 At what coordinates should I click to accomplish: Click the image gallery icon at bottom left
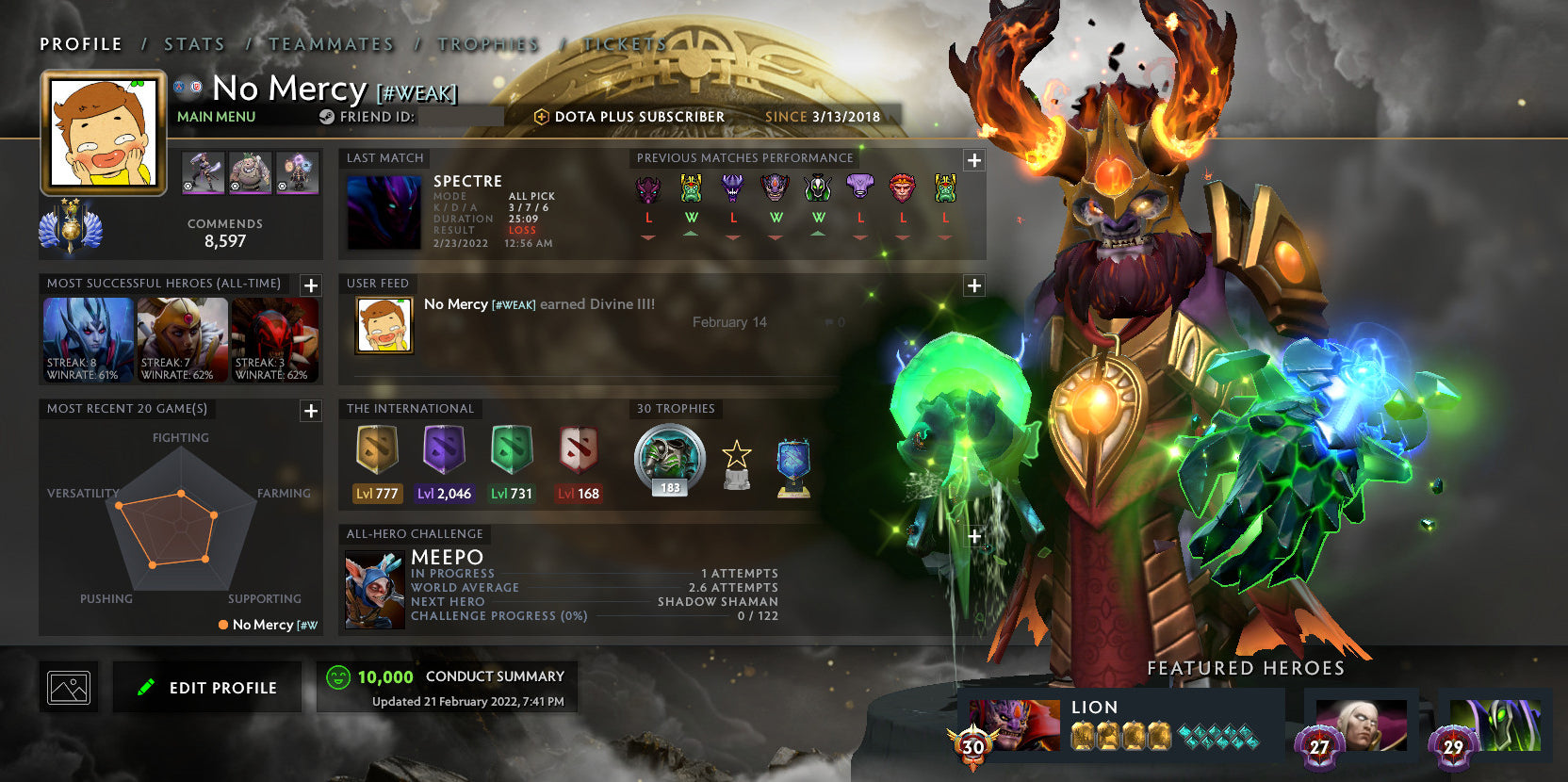69,687
